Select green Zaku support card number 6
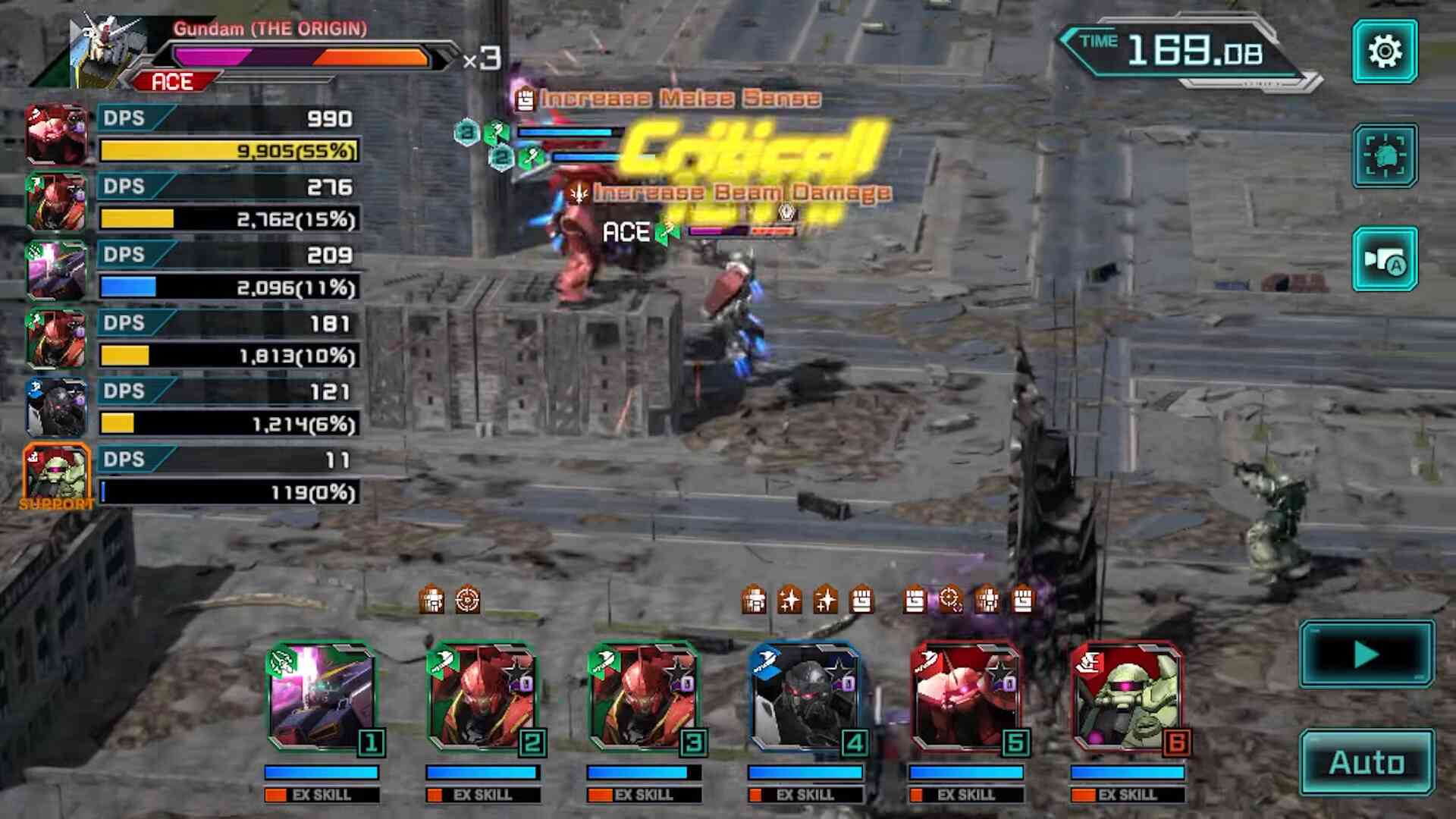Viewport: 1456px width, 819px height. tap(1128, 698)
